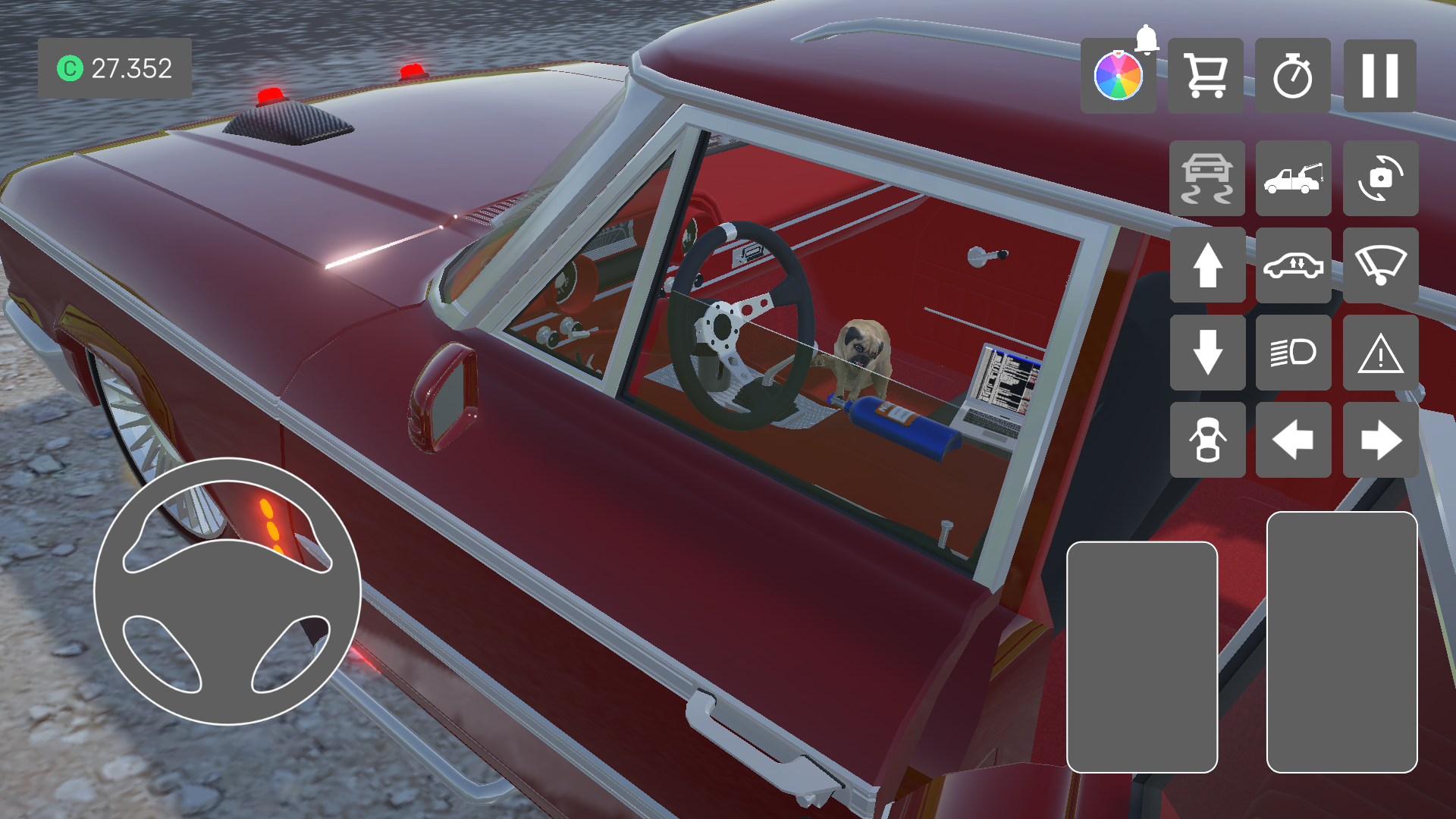1456x819 pixels.
Task: Open the in-game shop cart
Action: (1206, 74)
